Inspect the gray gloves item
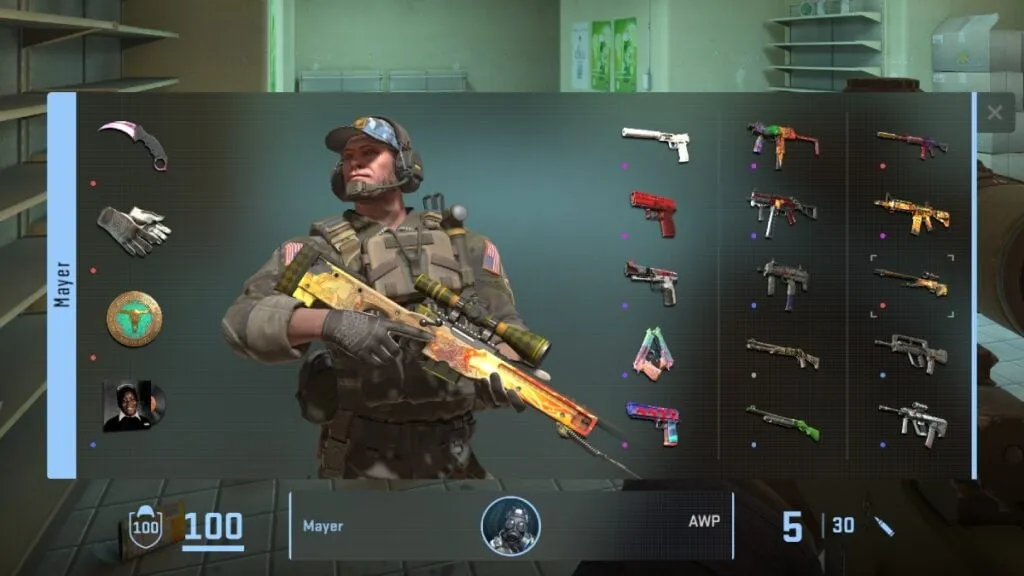 134,229
